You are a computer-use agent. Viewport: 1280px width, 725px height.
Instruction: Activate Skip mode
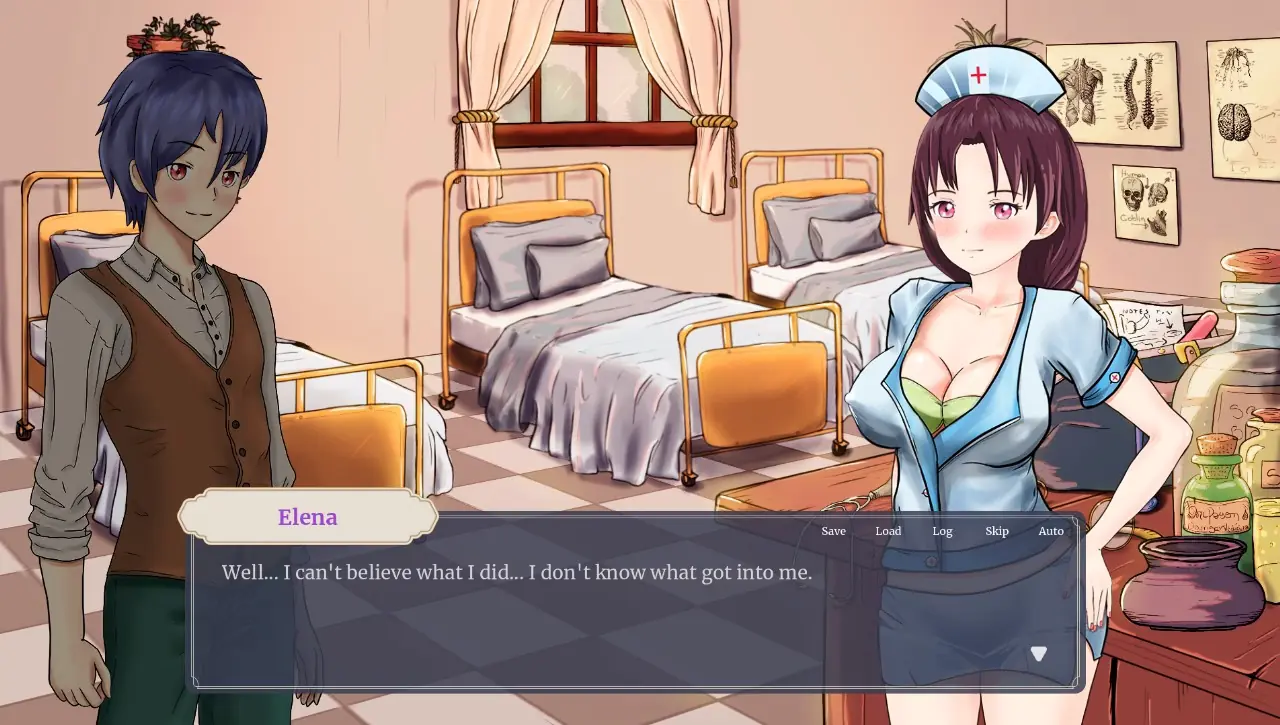[x=996, y=531]
